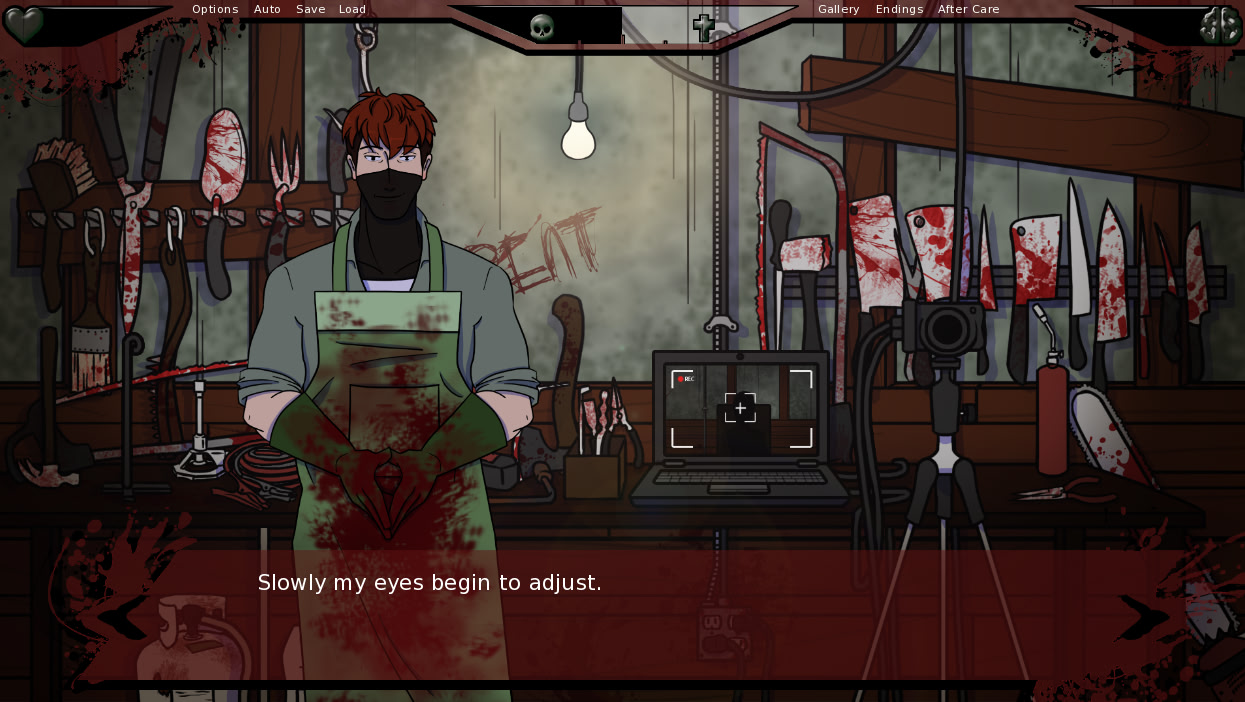1245x702 pixels.
Task: Advance with the right dialogue arrow
Action: tap(1142, 617)
